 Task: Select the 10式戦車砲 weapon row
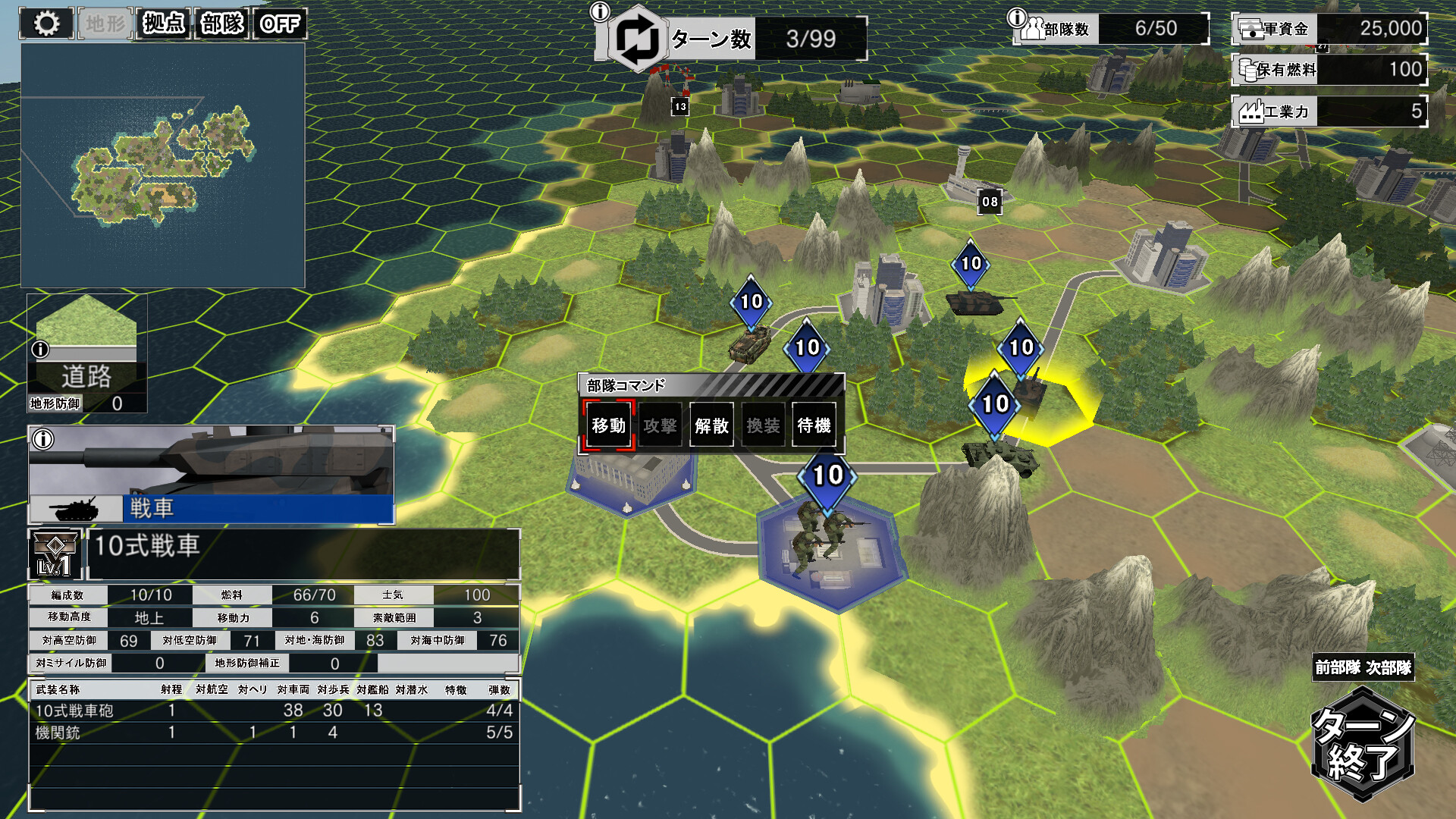pos(273,711)
